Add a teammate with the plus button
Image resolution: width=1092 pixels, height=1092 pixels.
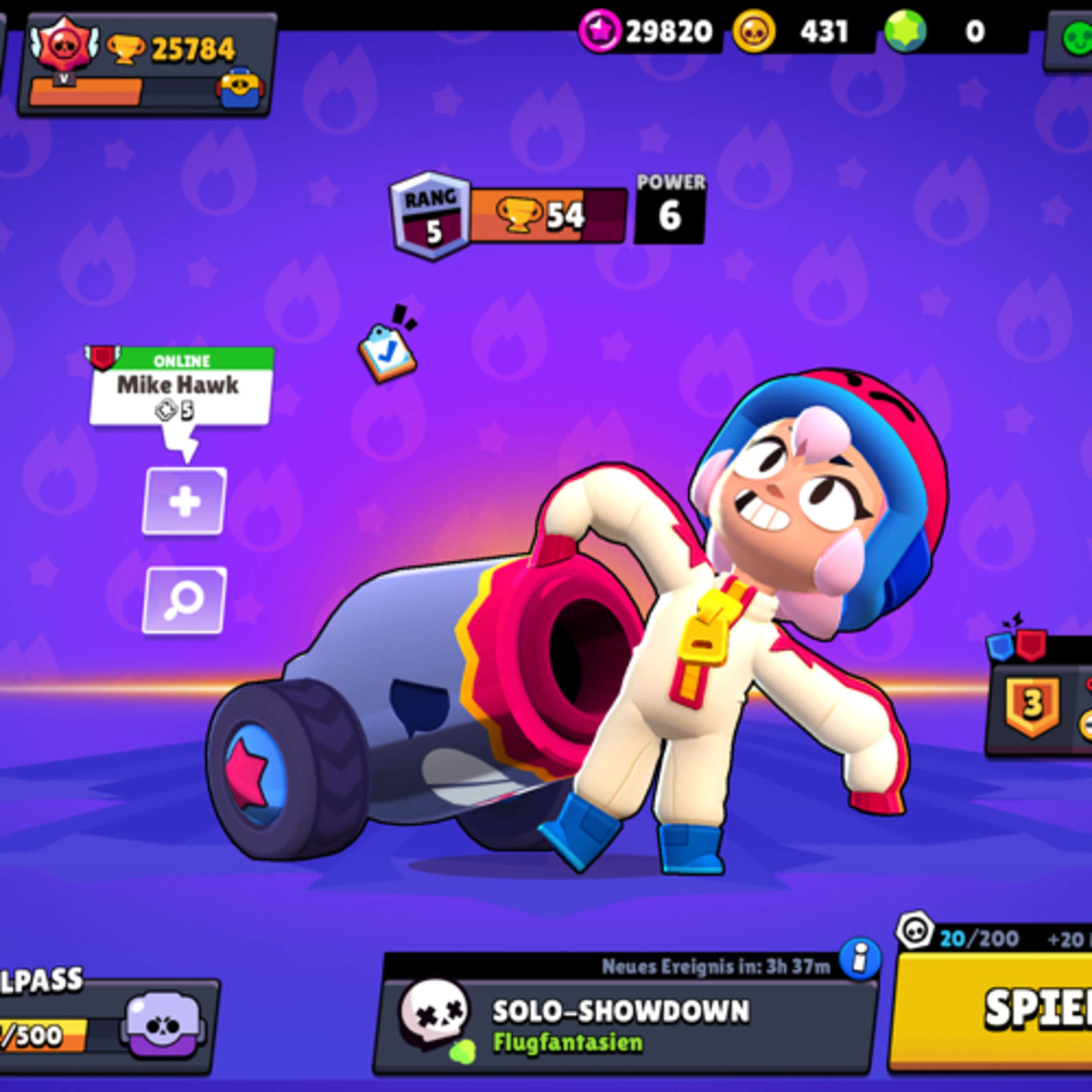(184, 501)
